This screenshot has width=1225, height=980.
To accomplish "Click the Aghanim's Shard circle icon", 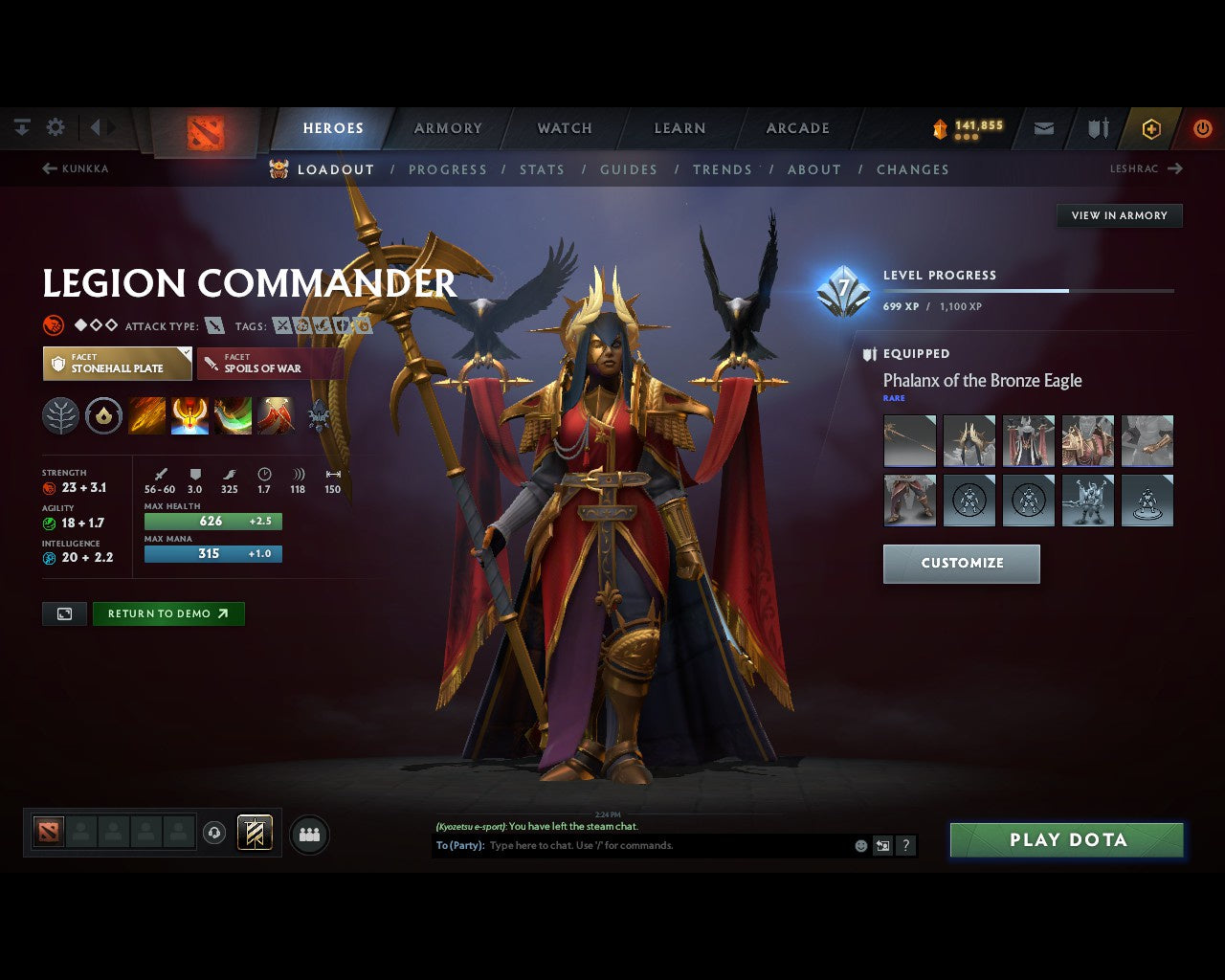I will point(103,415).
